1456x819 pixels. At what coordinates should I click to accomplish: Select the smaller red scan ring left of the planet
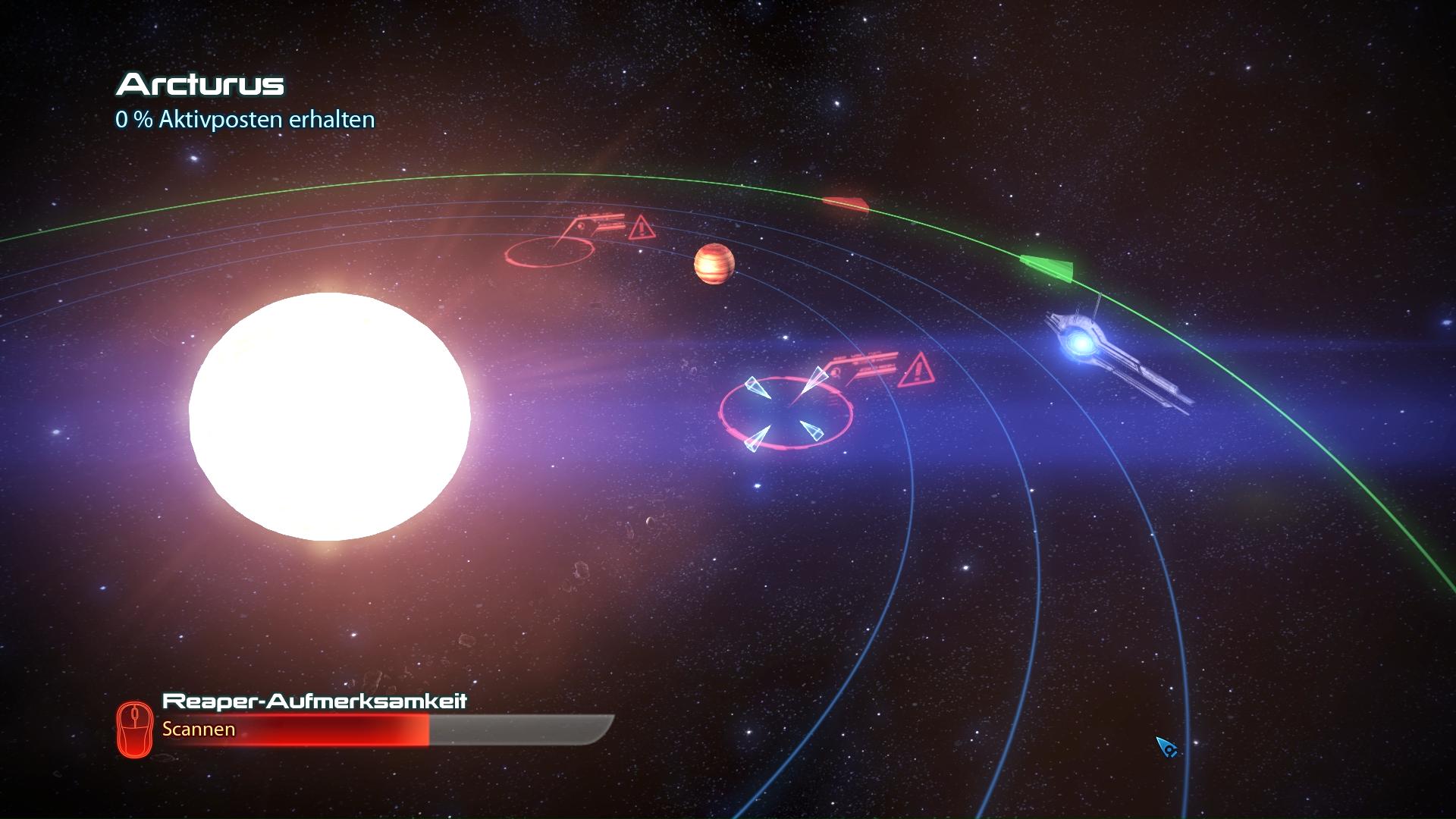coord(548,250)
